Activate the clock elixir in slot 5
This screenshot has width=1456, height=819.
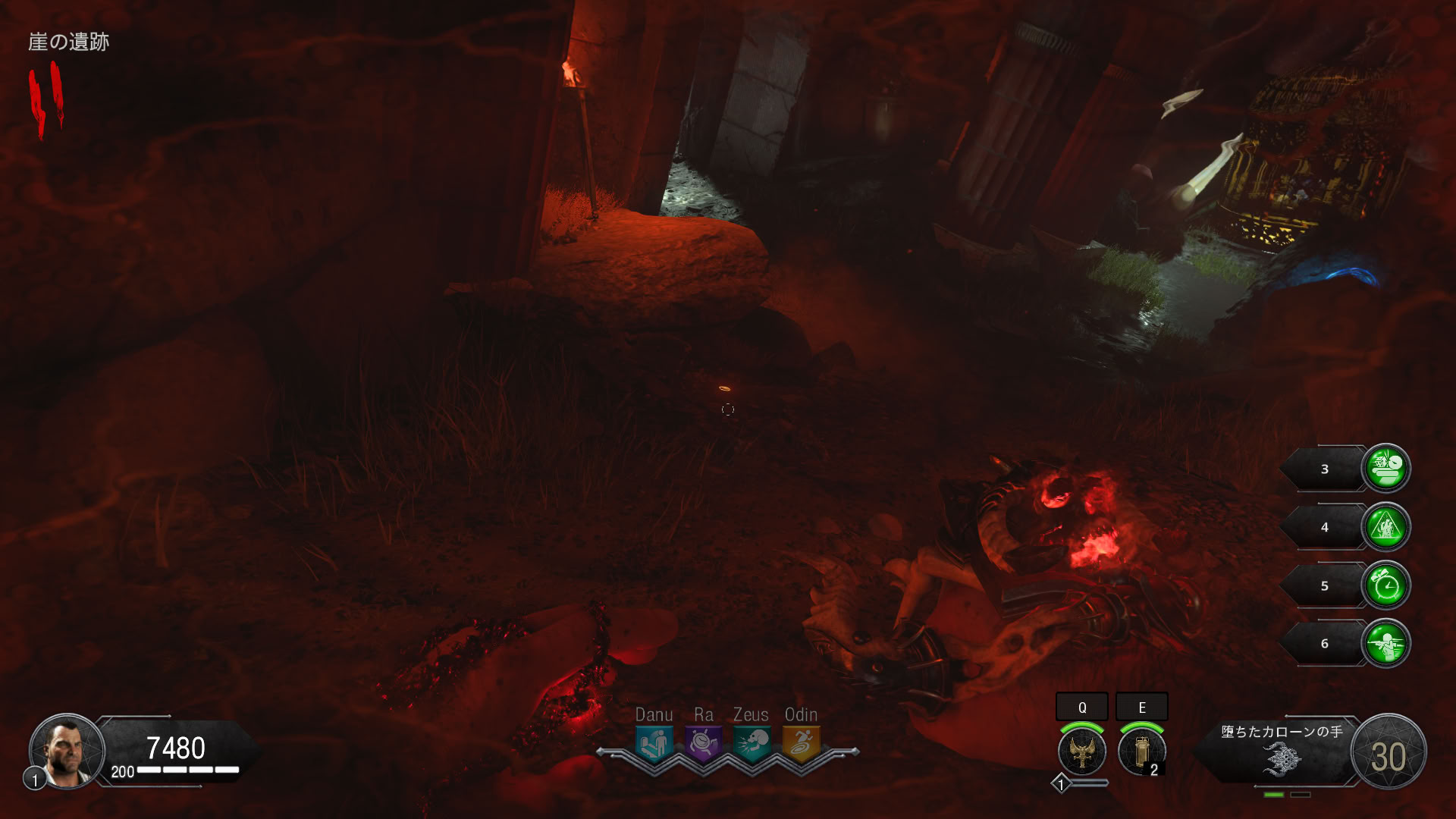1386,585
